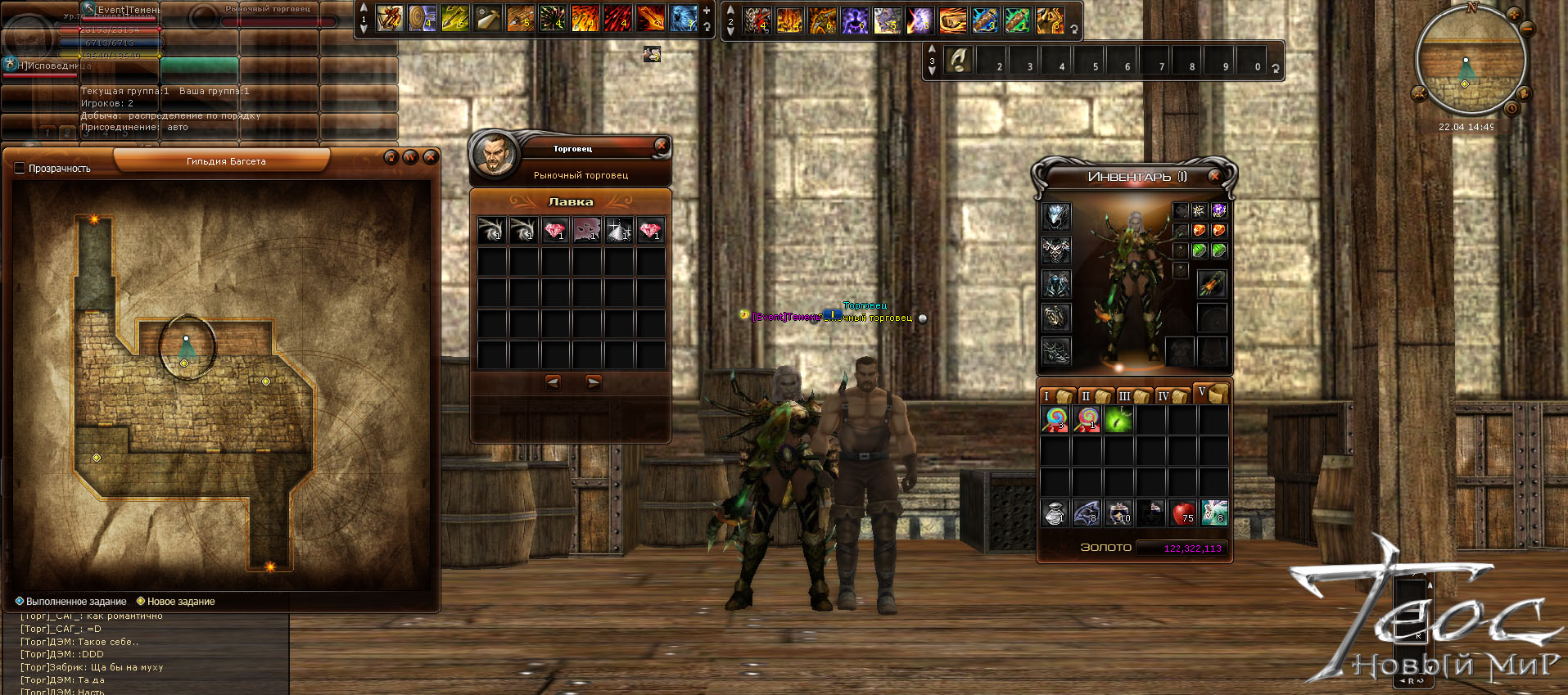Select the white potion jar in inventory
Screen dimensions: 1568x695
[x=1055, y=513]
